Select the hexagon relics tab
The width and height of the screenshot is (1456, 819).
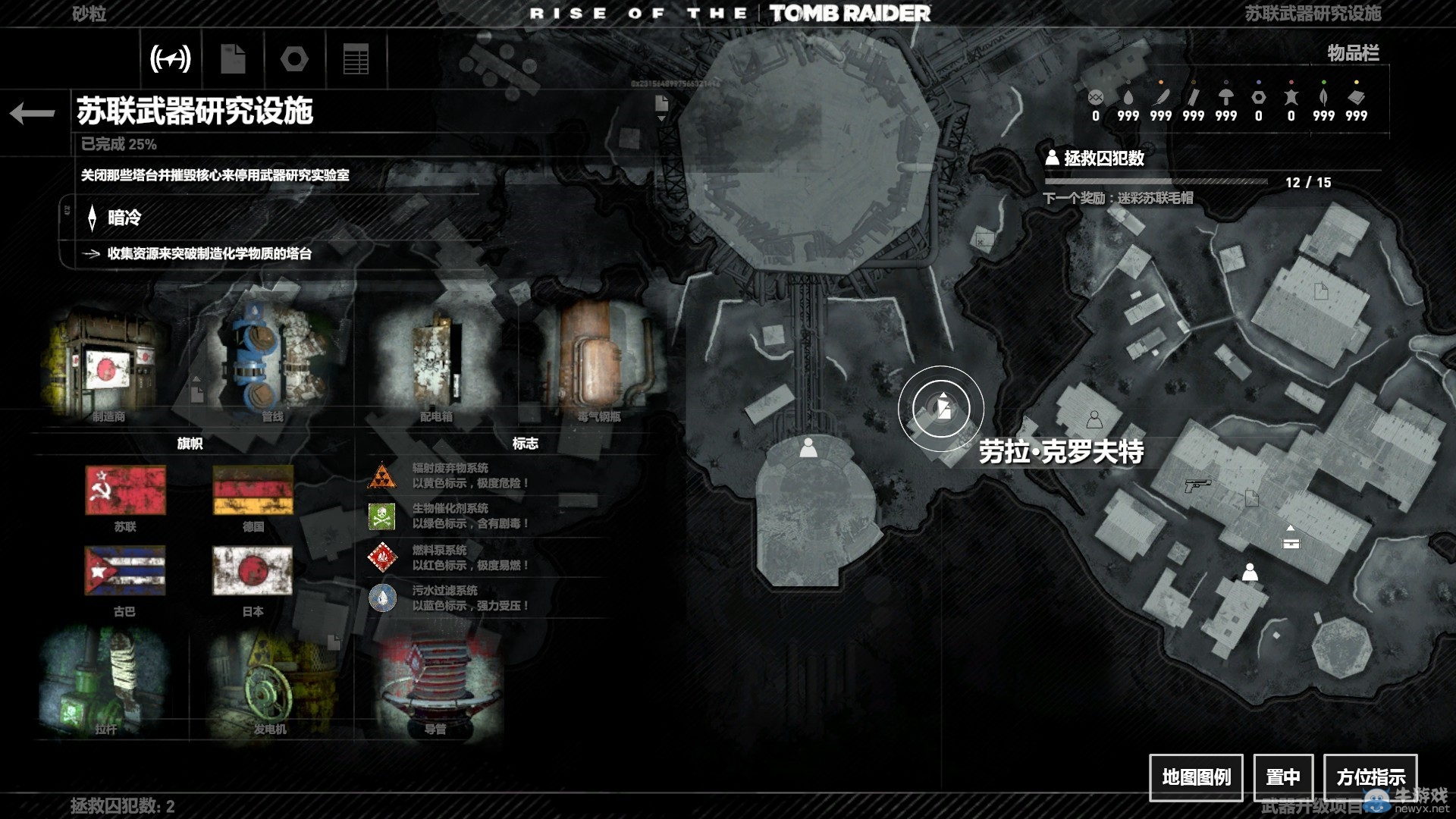click(294, 58)
